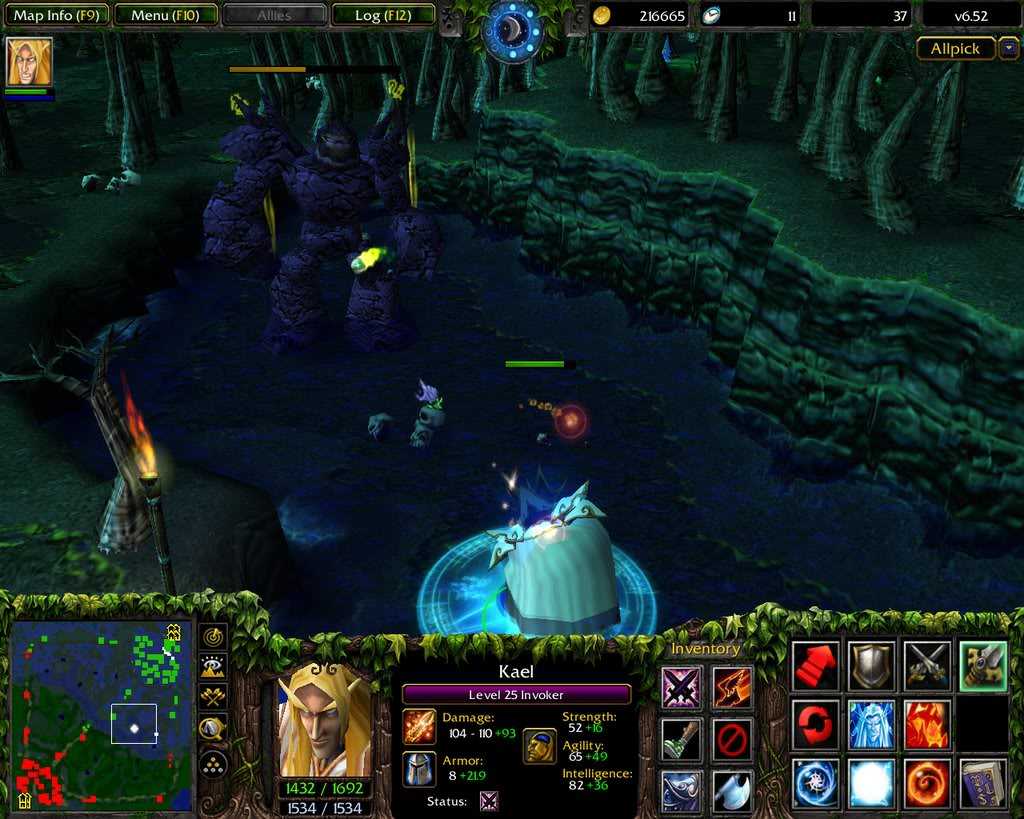1024x819 pixels.
Task: Select Kael's hero icon in top-left corner
Action: click(x=29, y=62)
